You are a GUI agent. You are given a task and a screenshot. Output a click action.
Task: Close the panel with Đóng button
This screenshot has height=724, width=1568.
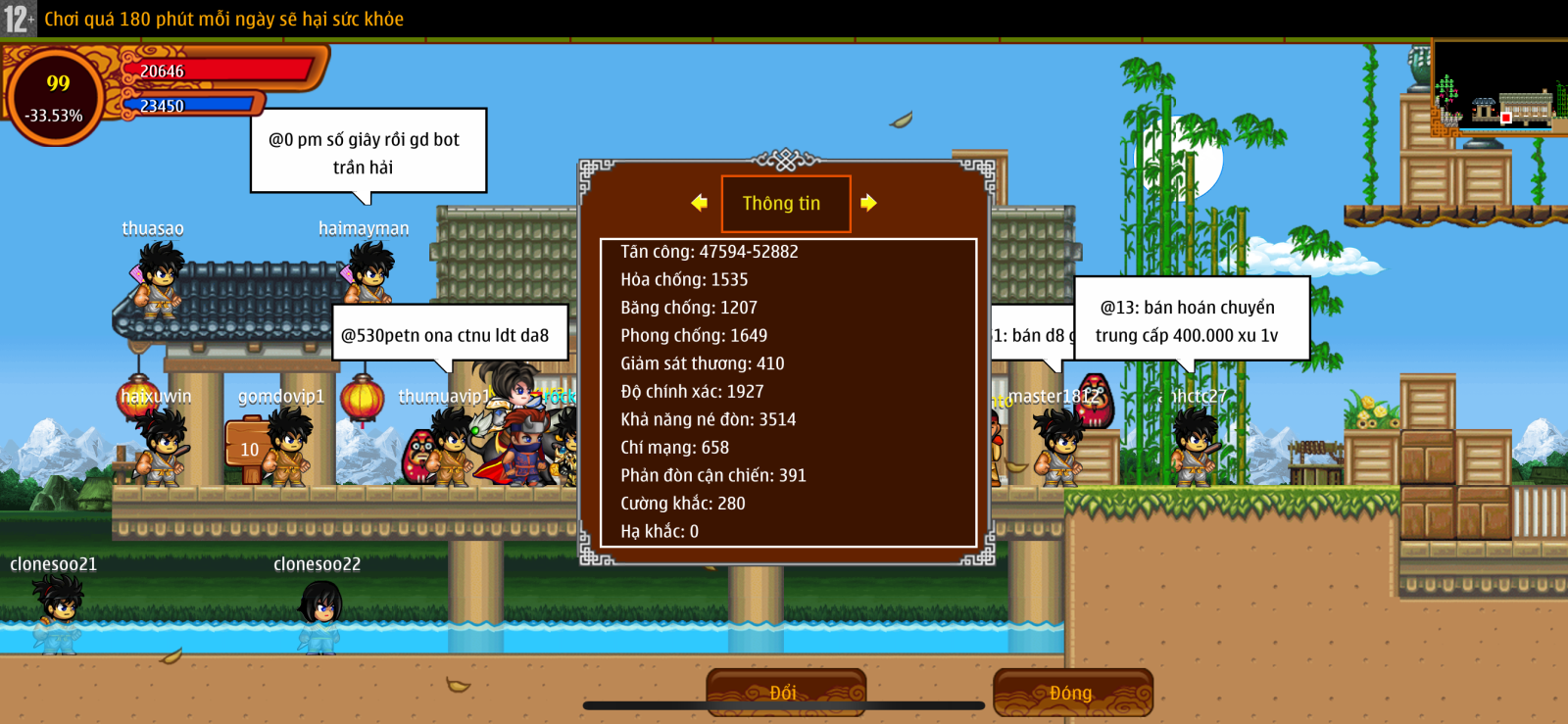pos(1072,693)
